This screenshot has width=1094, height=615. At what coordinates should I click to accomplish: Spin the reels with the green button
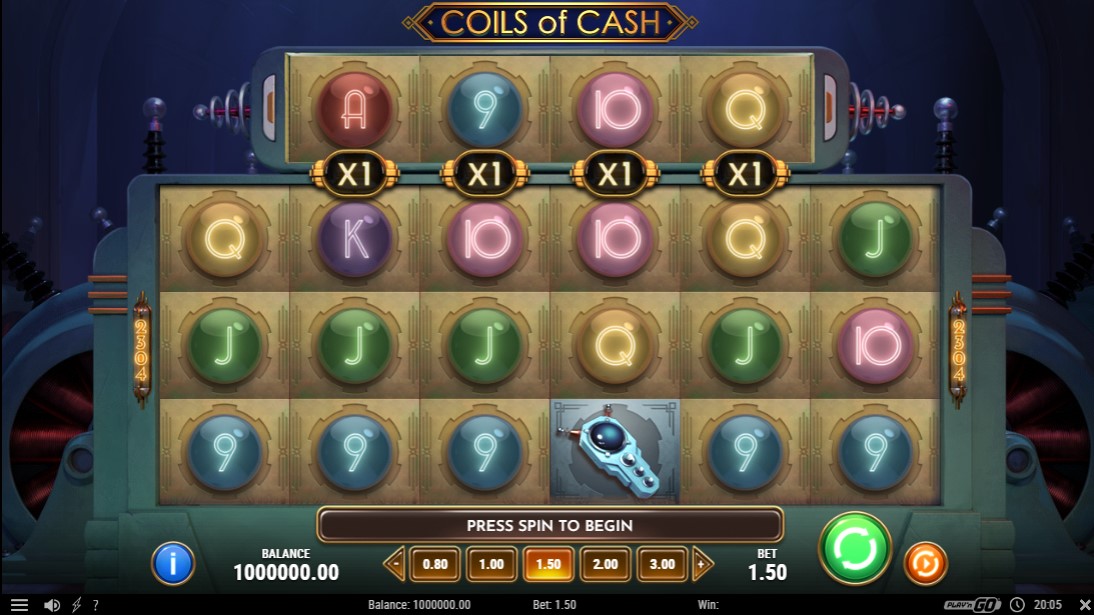(855, 548)
